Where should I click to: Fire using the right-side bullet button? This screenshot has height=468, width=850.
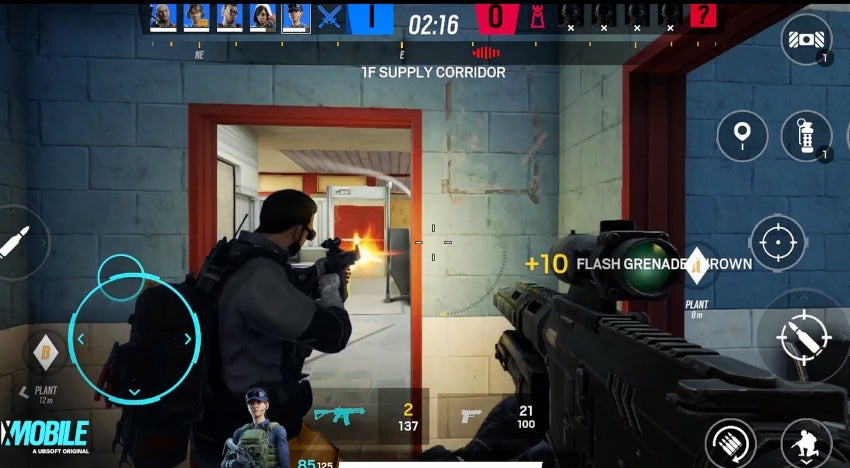point(799,338)
